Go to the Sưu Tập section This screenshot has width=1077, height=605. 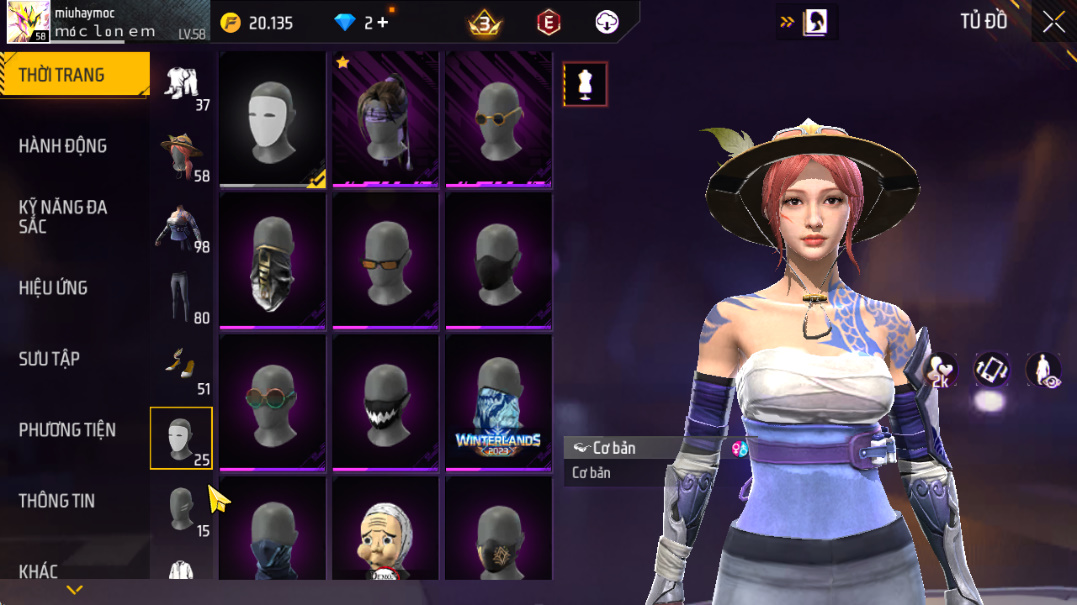tap(49, 359)
